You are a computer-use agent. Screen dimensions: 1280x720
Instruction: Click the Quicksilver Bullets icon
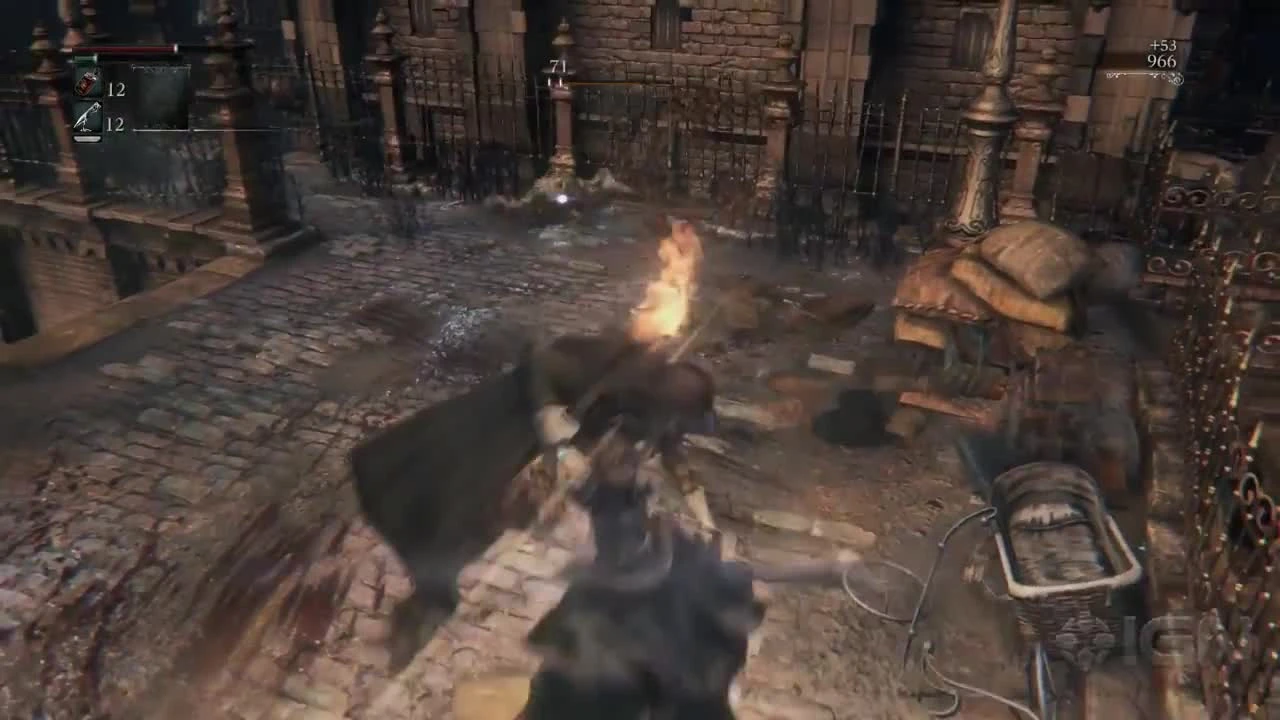88,116
